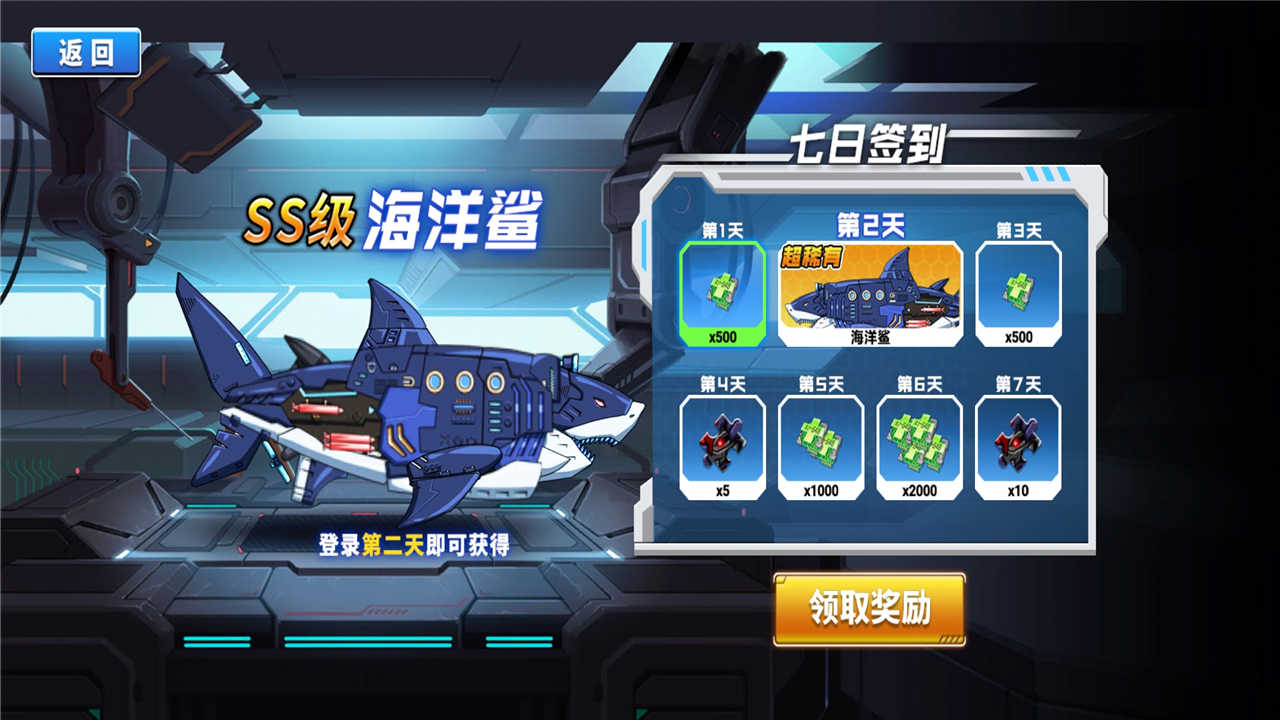Tap the Day 7 red gear x10 reward
Image resolution: width=1280 pixels, height=720 pixels.
(1018, 443)
